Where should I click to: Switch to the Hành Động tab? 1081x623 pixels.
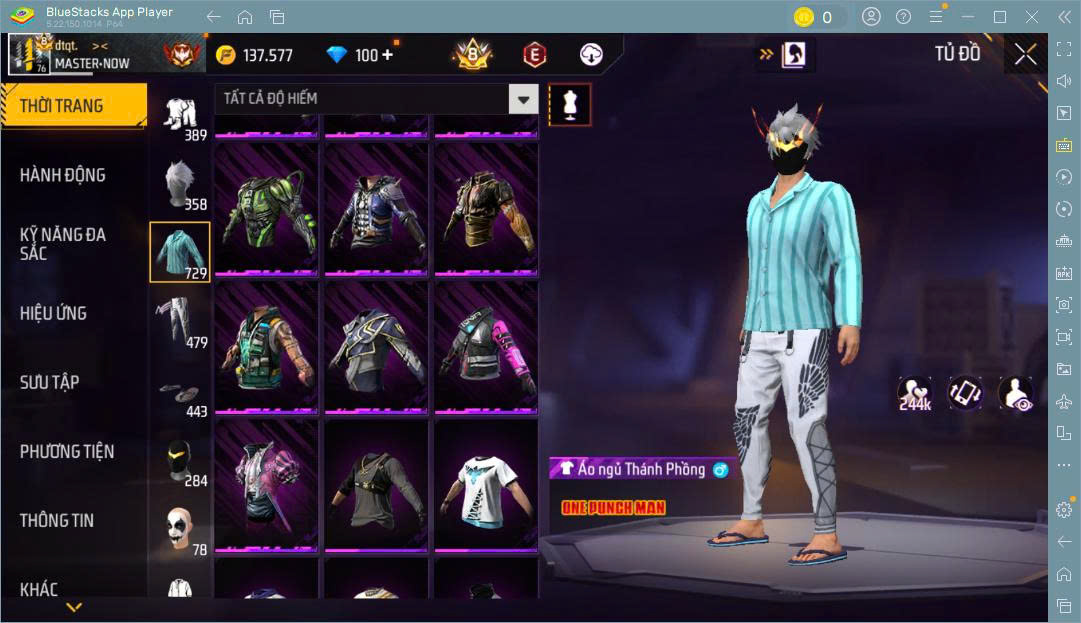coord(62,175)
